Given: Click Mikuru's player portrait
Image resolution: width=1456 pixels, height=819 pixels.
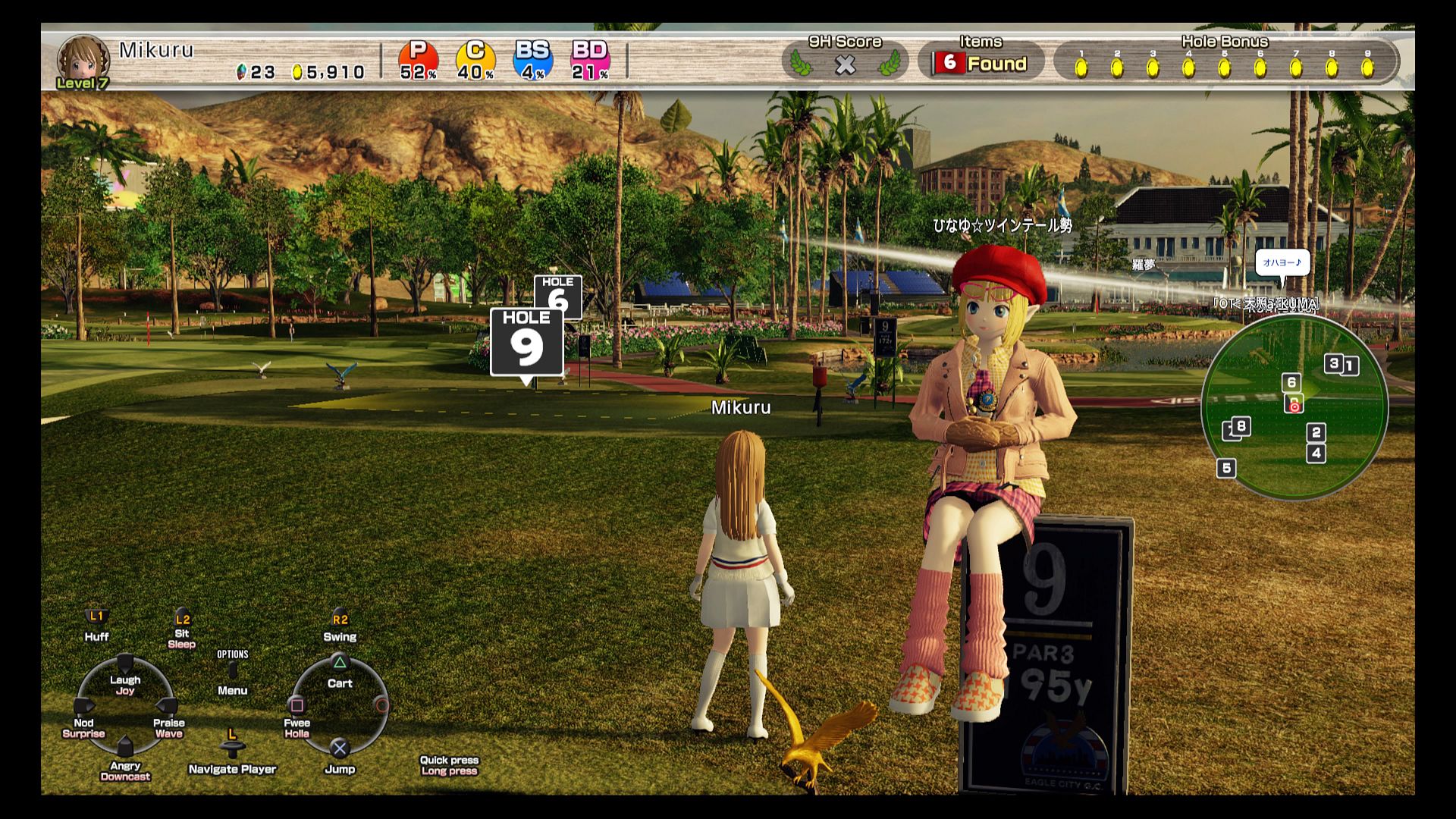Looking at the screenshot, I should point(82,59).
